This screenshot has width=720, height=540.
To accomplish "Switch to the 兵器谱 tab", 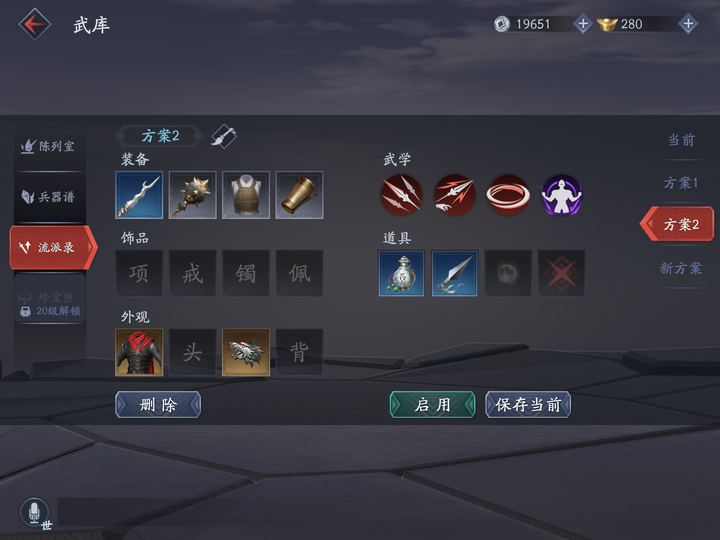I will [49, 196].
